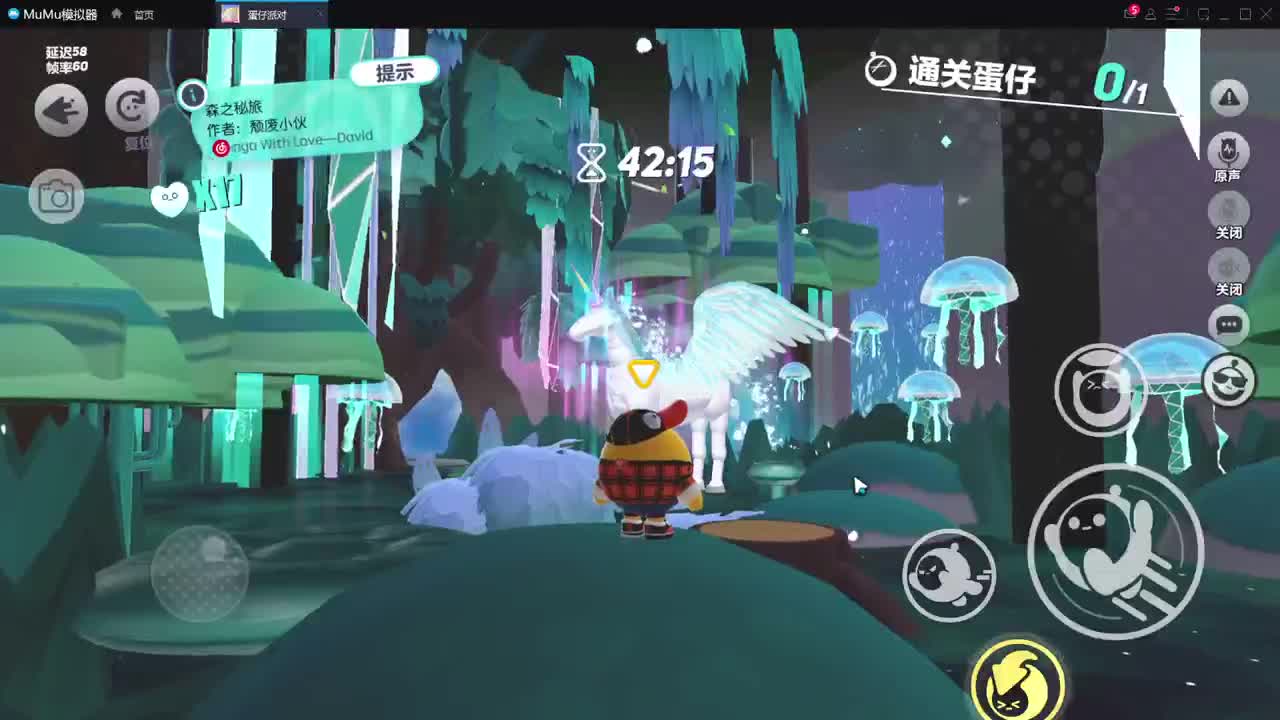Click the back arrow exit icon

click(60, 110)
